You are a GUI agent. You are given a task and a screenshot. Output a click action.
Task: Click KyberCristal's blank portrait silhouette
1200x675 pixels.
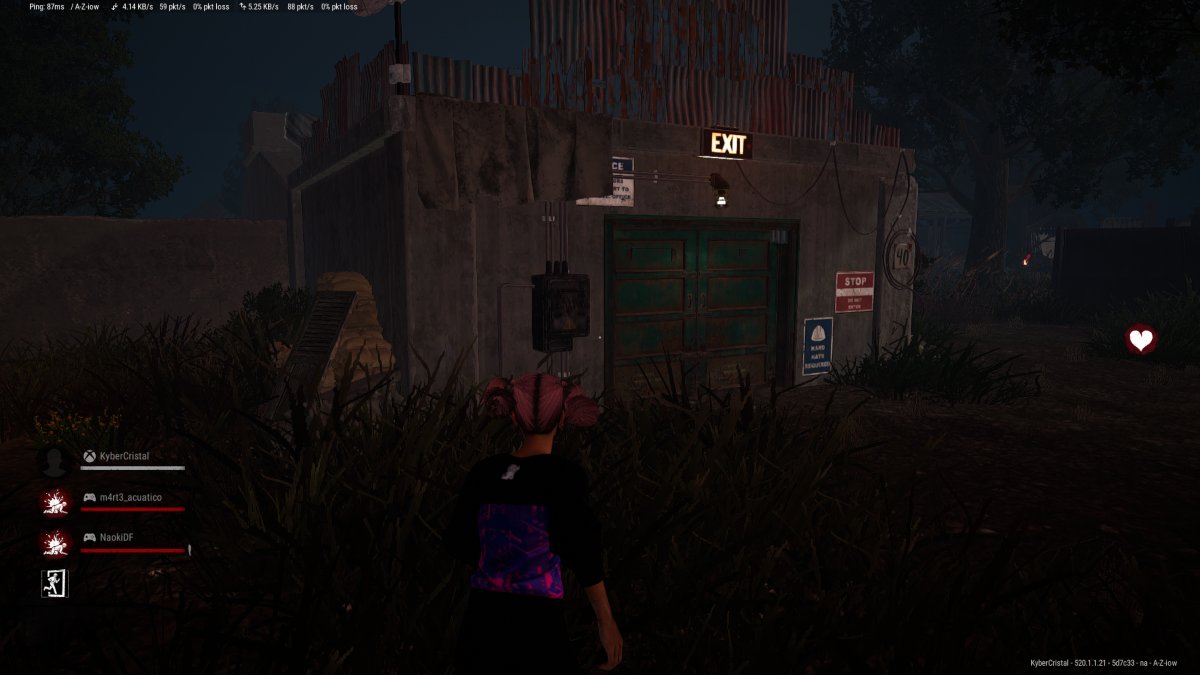click(54, 461)
